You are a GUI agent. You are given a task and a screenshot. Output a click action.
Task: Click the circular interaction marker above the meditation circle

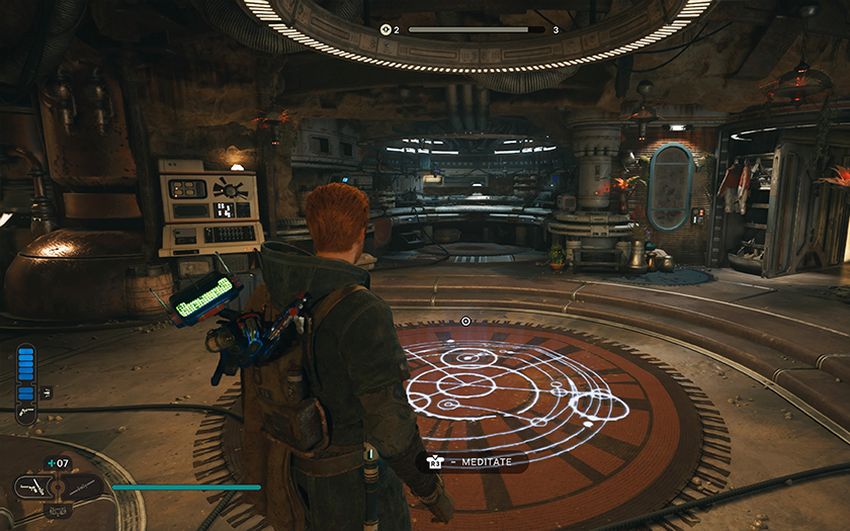point(465,321)
